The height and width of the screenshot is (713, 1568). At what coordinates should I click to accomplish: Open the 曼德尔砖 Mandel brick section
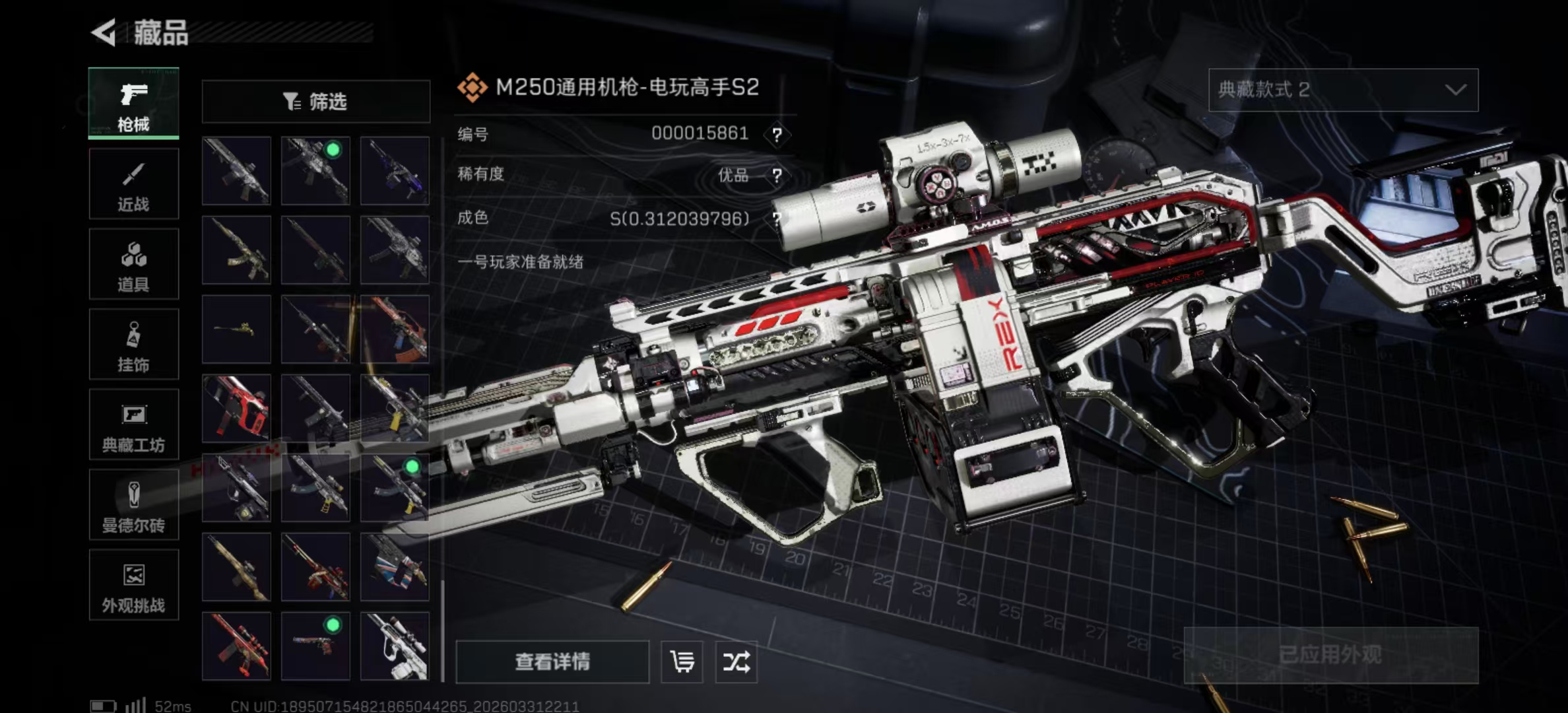click(x=133, y=505)
